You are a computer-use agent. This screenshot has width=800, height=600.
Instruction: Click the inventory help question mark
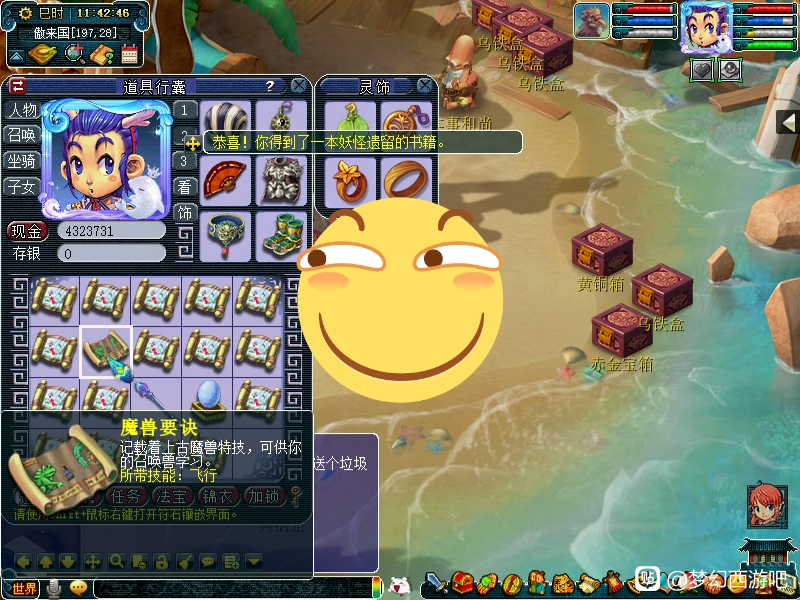click(270, 86)
